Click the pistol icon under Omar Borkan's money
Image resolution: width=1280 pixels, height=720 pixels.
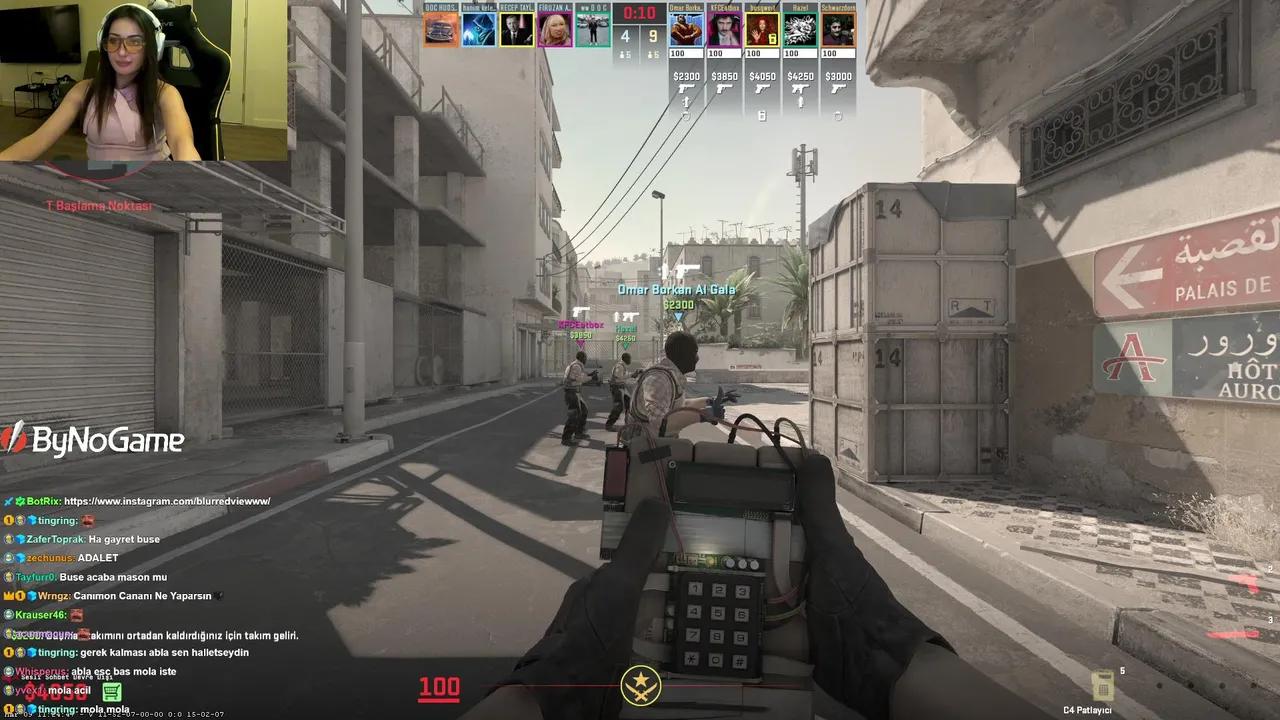pyautogui.click(x=686, y=88)
